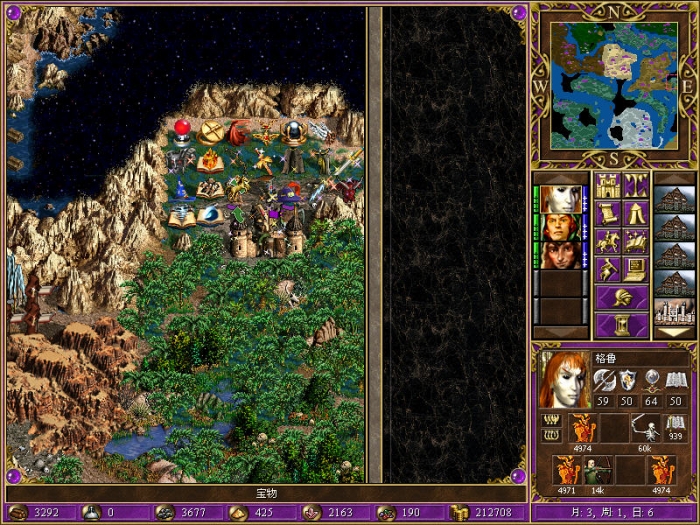The image size is (700, 525).
Task: Open system options with the computer button
Action: click(636, 269)
